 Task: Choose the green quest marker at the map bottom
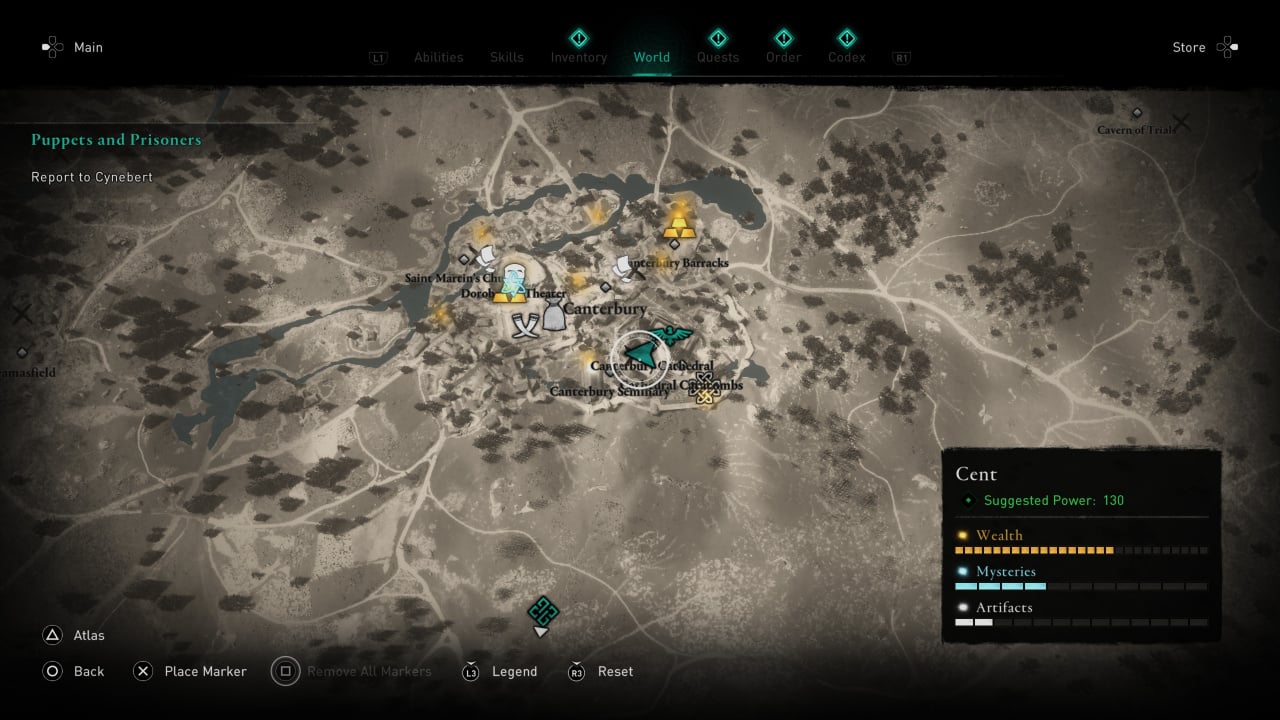[x=542, y=610]
